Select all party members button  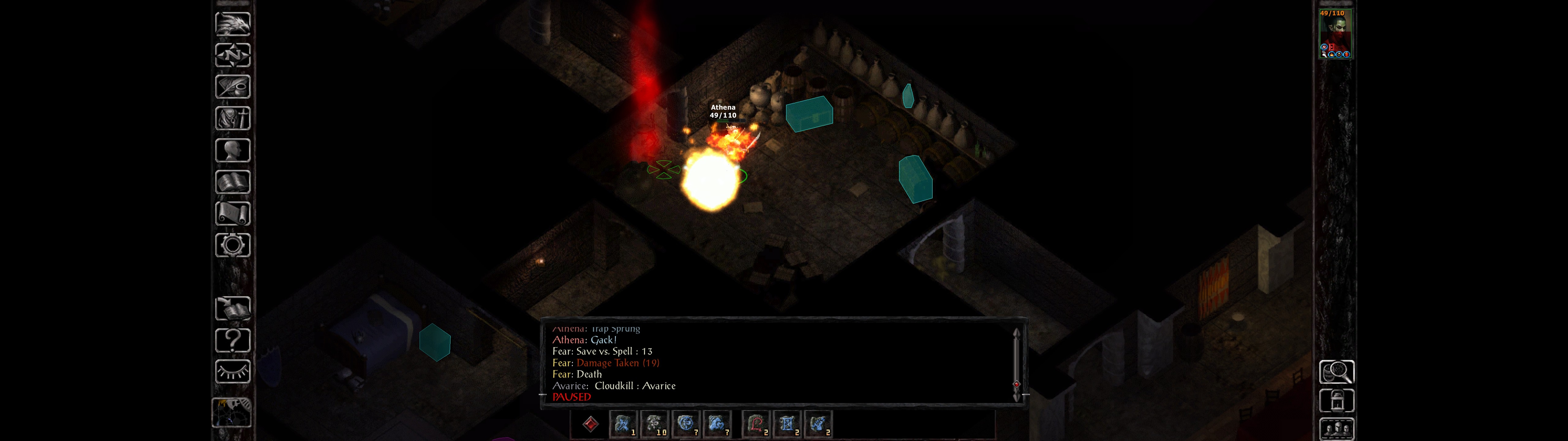tap(1336, 429)
